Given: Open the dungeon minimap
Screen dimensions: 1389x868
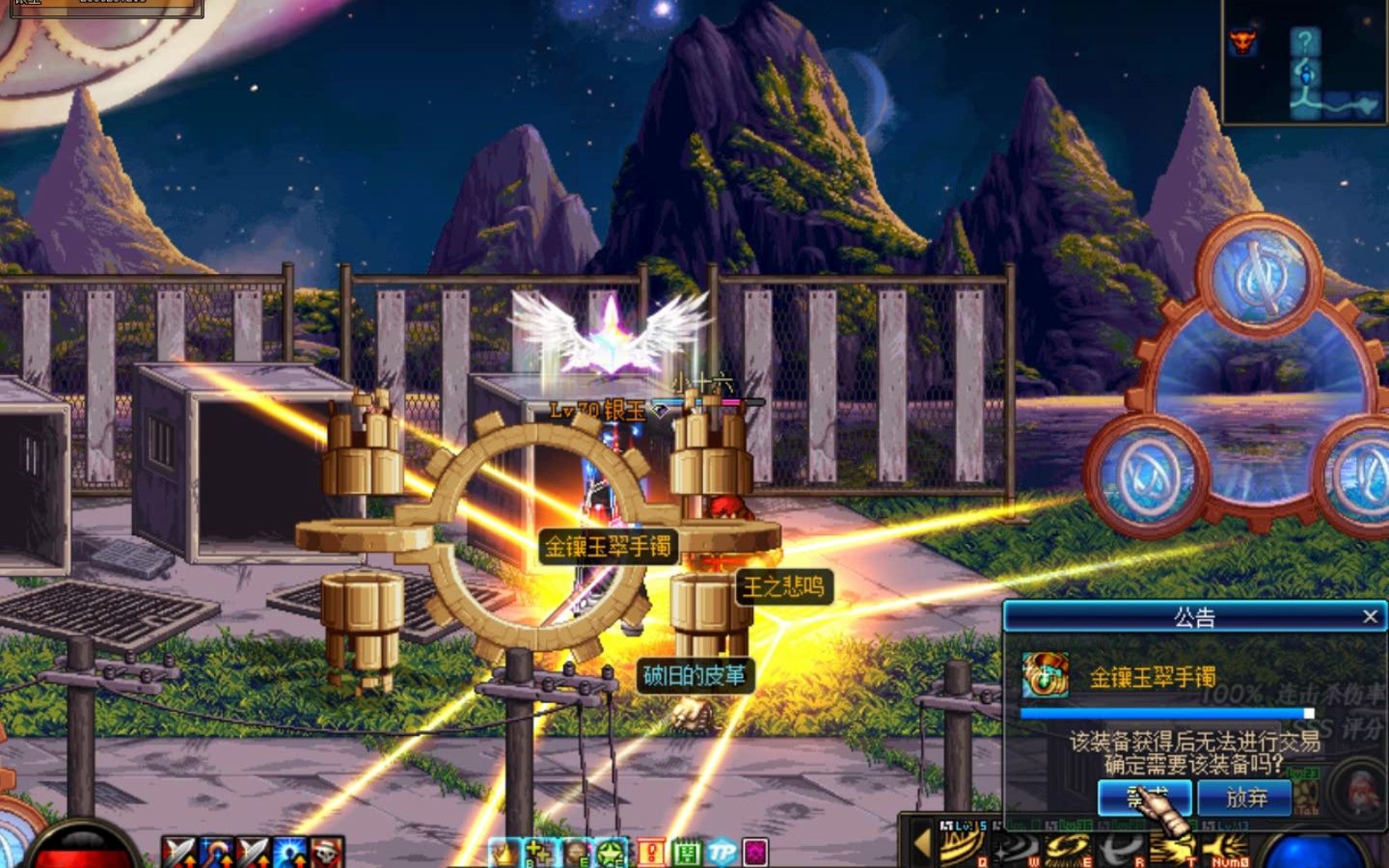Looking at the screenshot, I should tap(1304, 63).
